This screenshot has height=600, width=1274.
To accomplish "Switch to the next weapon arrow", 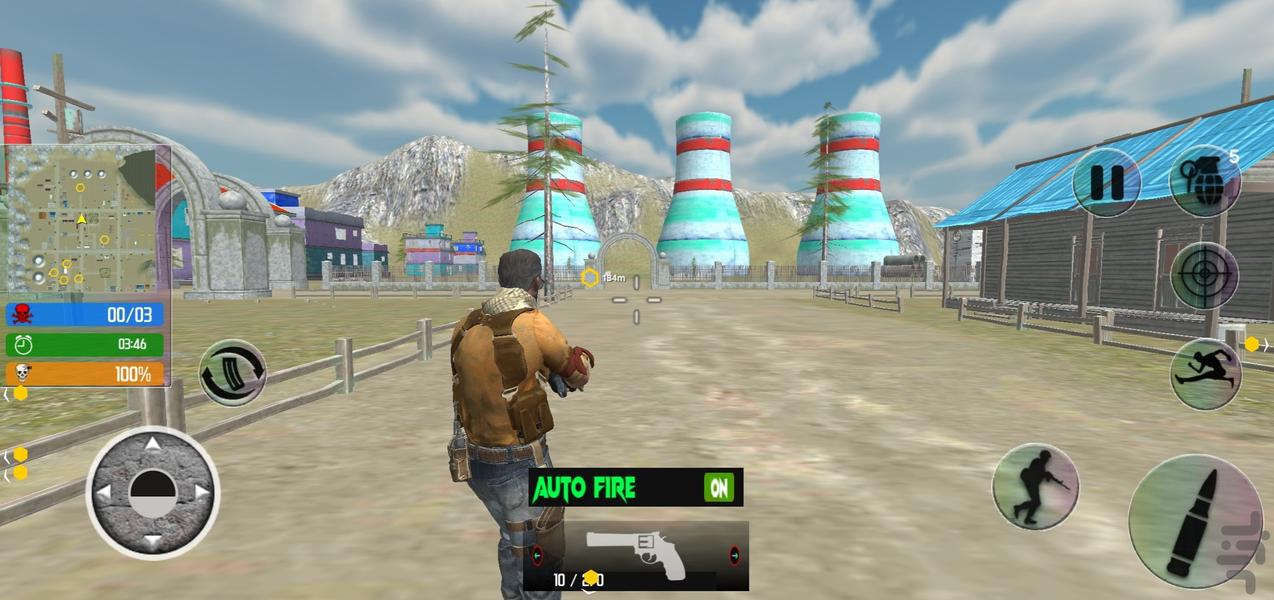I will [734, 555].
